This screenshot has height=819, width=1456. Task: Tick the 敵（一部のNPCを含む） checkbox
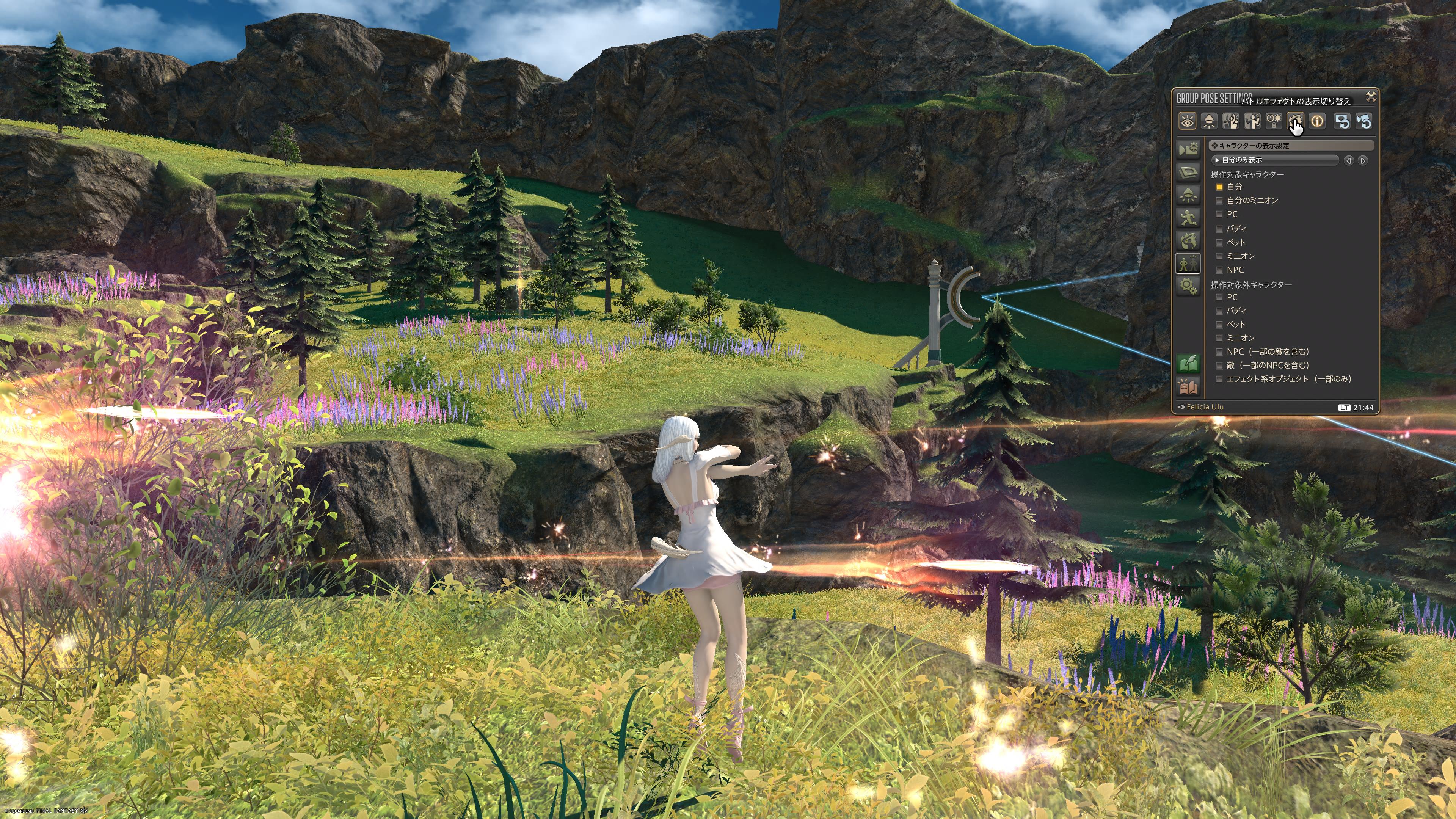[x=1219, y=365]
